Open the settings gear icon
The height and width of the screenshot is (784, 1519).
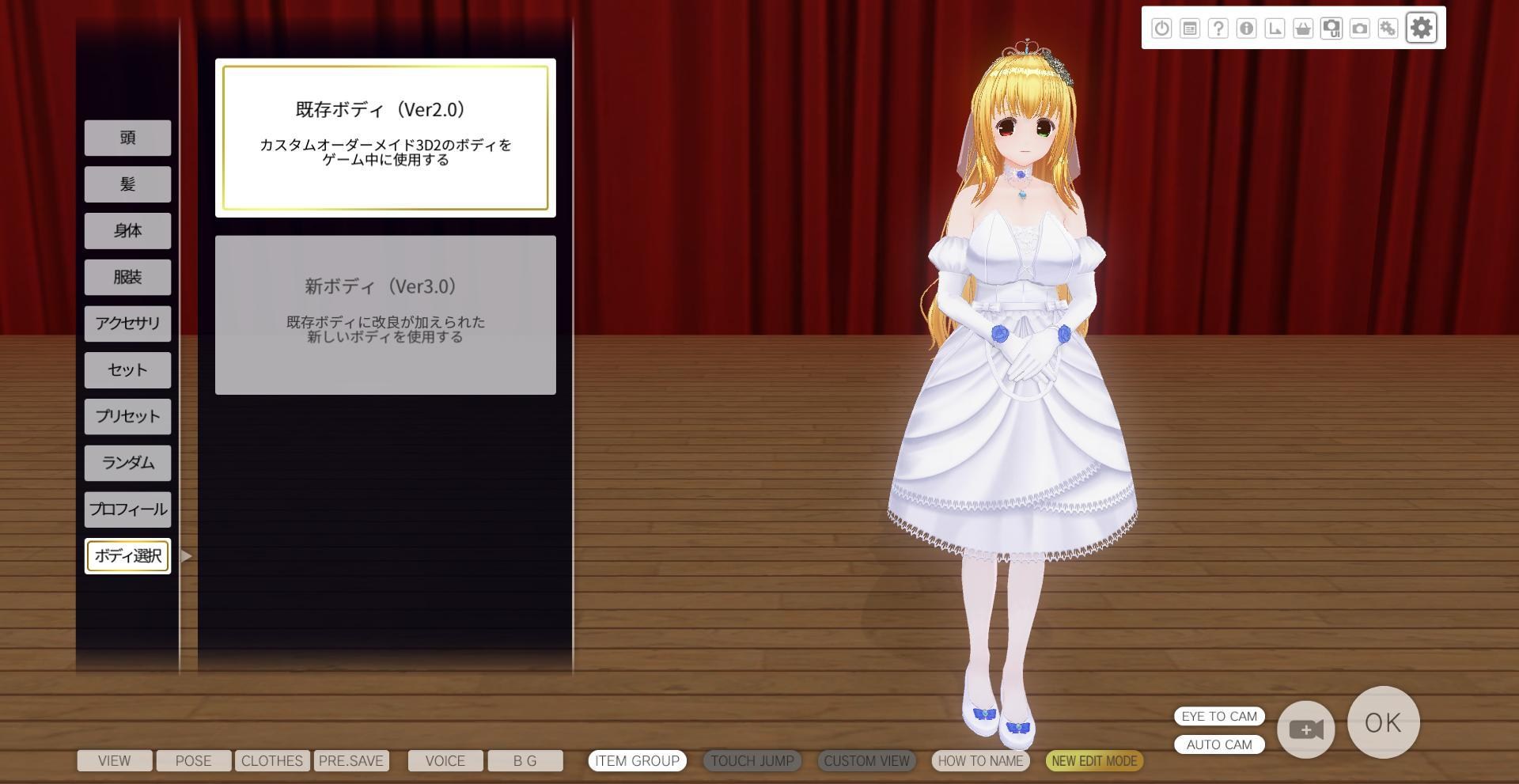[x=1421, y=28]
